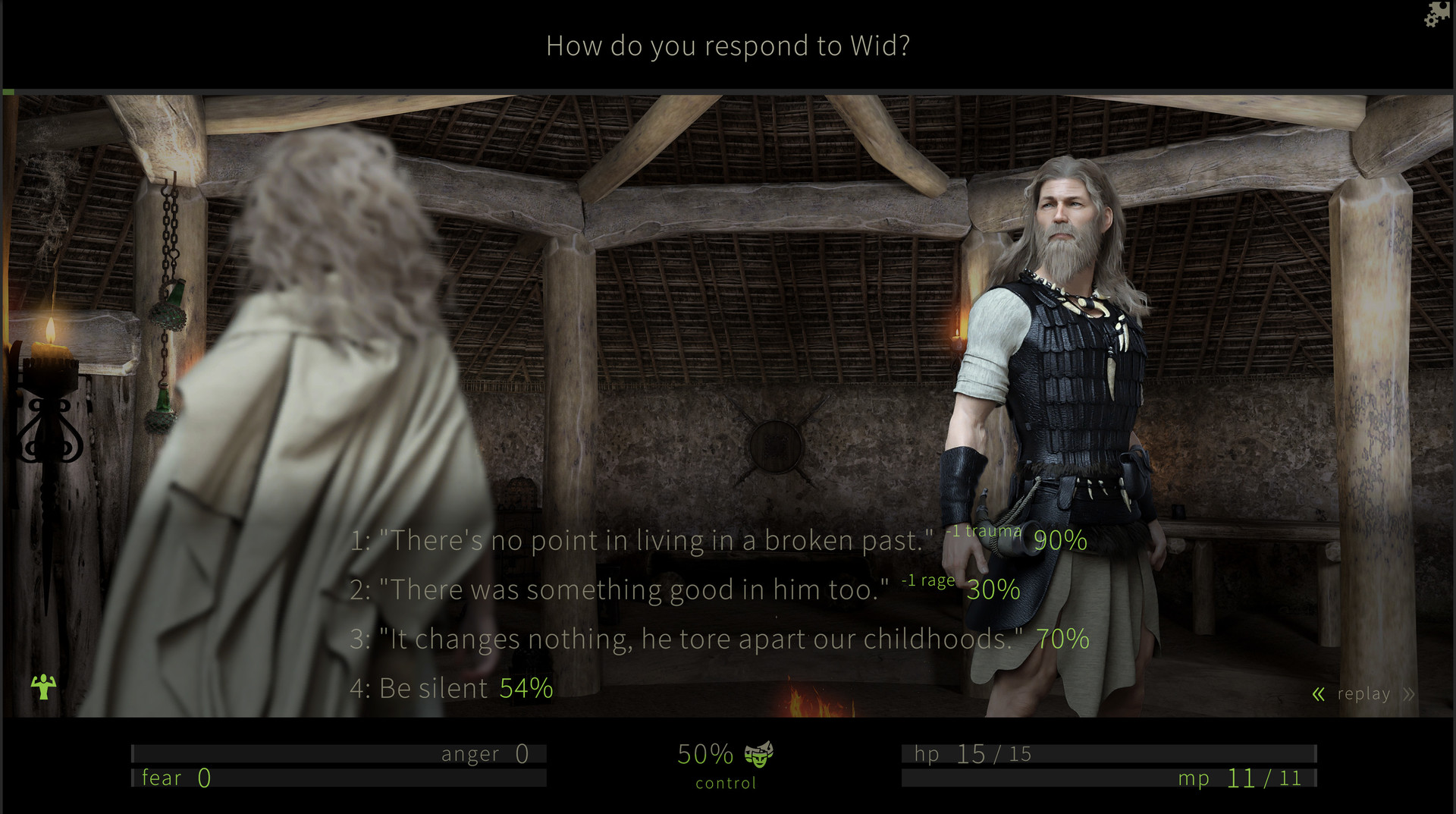Pick the "Be silent" option
Viewport: 1456px width, 814px height.
(x=434, y=689)
